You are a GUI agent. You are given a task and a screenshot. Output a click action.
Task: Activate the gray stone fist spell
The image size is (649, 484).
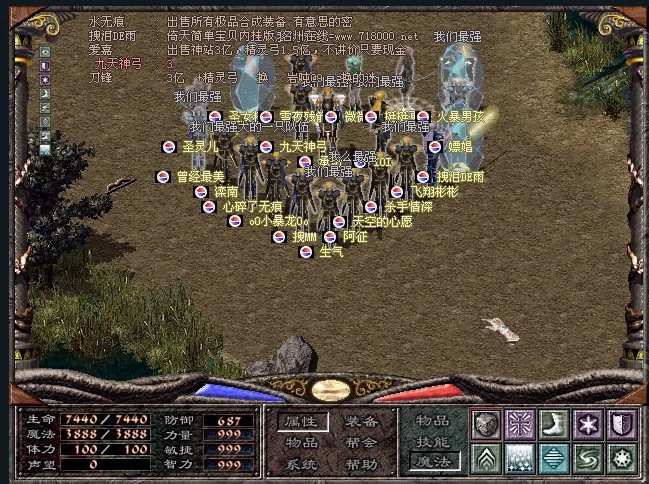click(x=487, y=424)
